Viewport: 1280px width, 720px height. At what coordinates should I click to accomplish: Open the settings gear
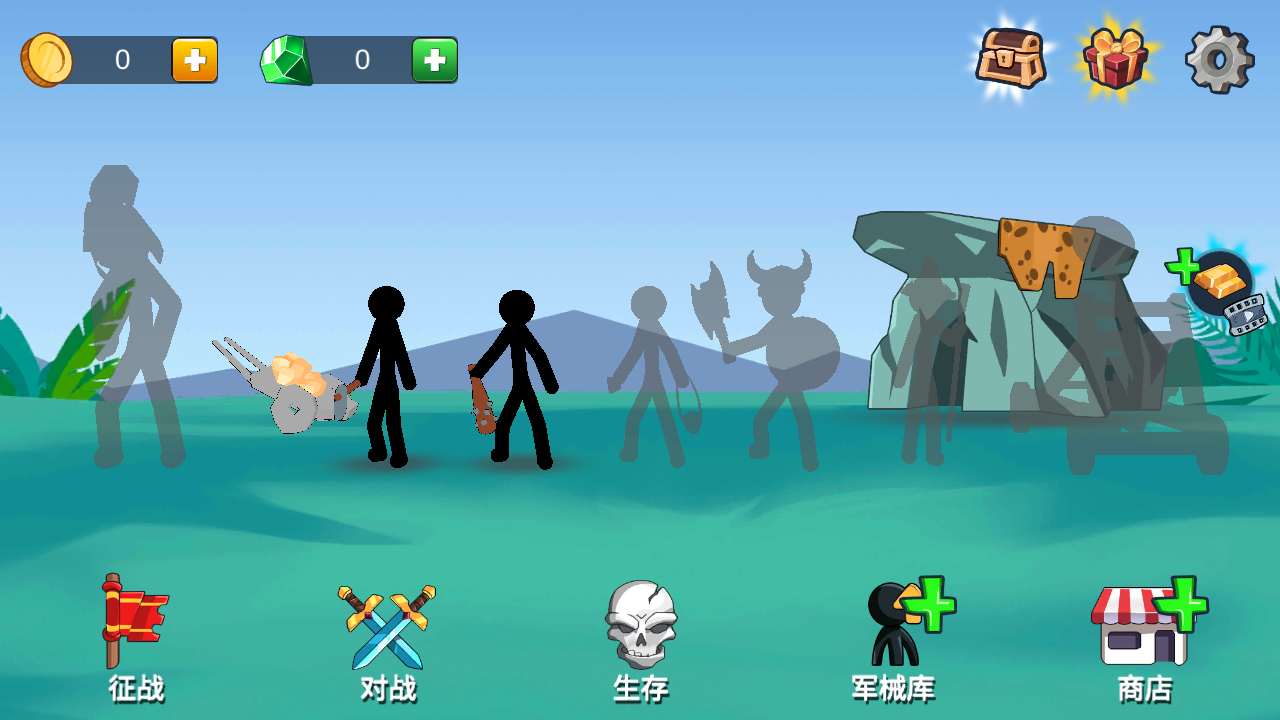tap(1218, 58)
